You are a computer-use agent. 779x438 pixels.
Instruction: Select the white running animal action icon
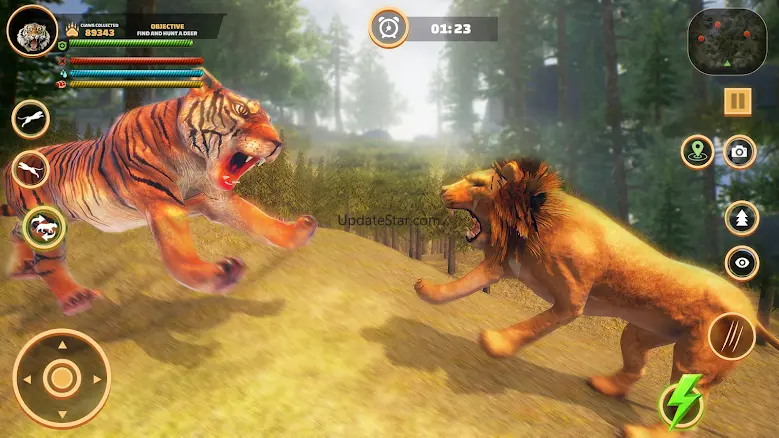point(32,169)
